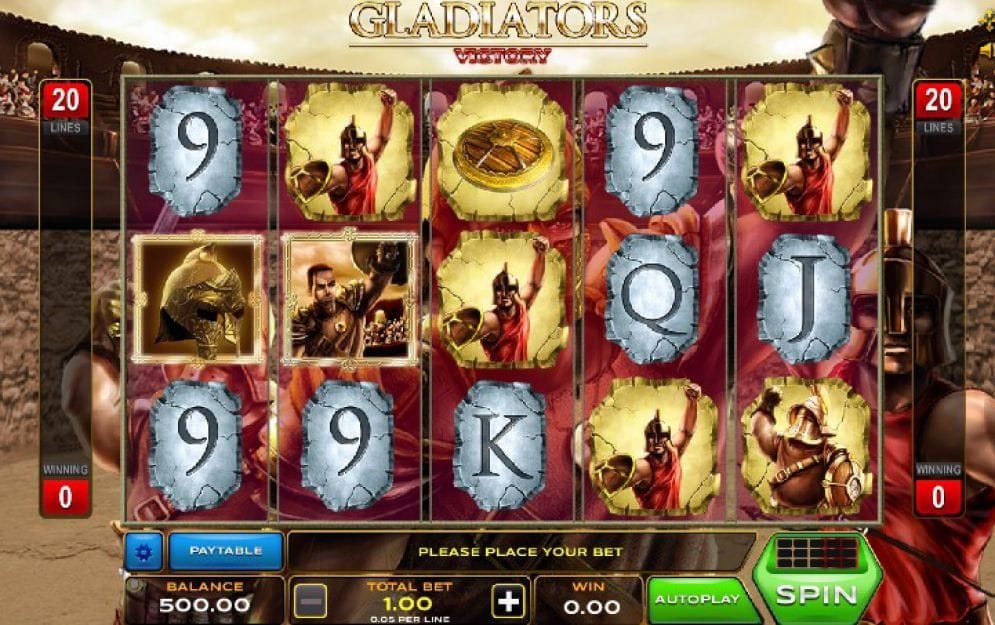The height and width of the screenshot is (625, 995).
Task: Open the Paytable
Action: click(225, 551)
